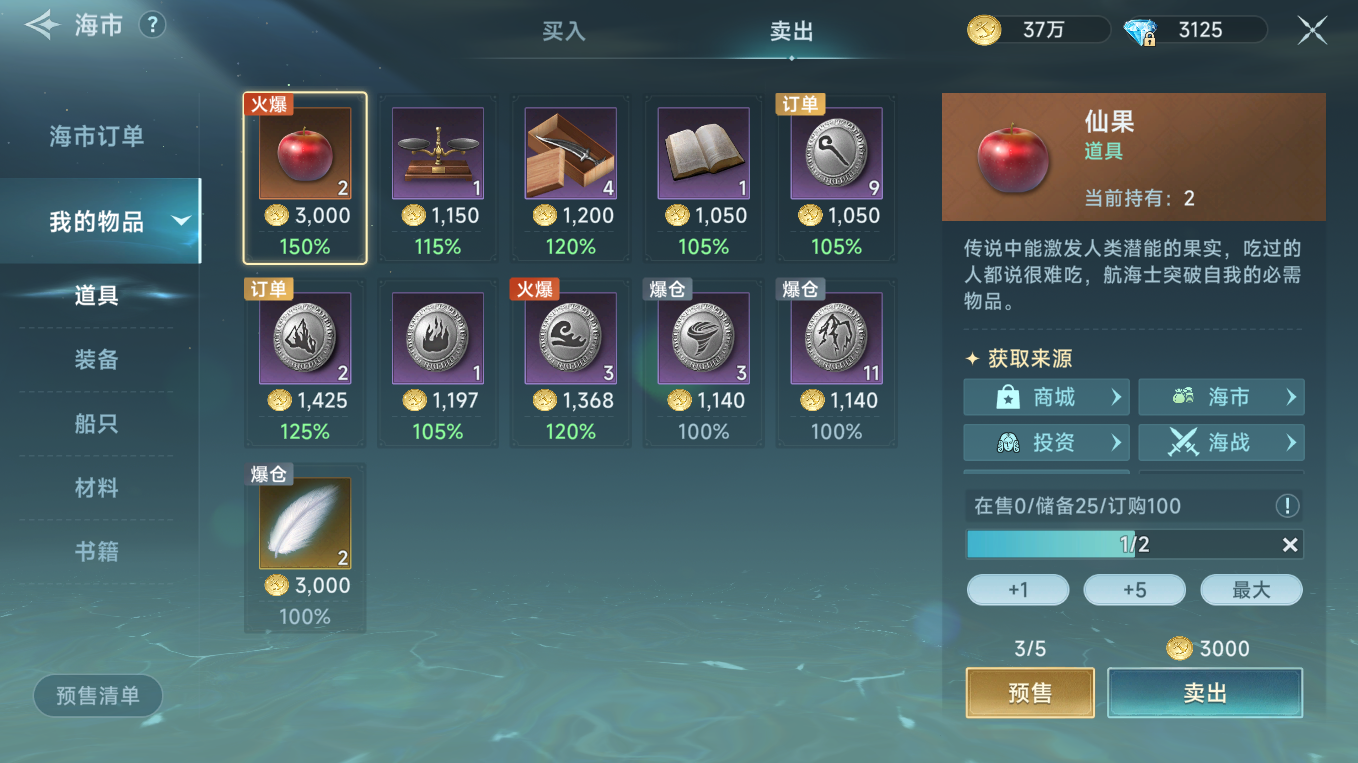This screenshot has height=763, width=1358.
Task: Click the gold coin currency icon
Action: point(983,29)
